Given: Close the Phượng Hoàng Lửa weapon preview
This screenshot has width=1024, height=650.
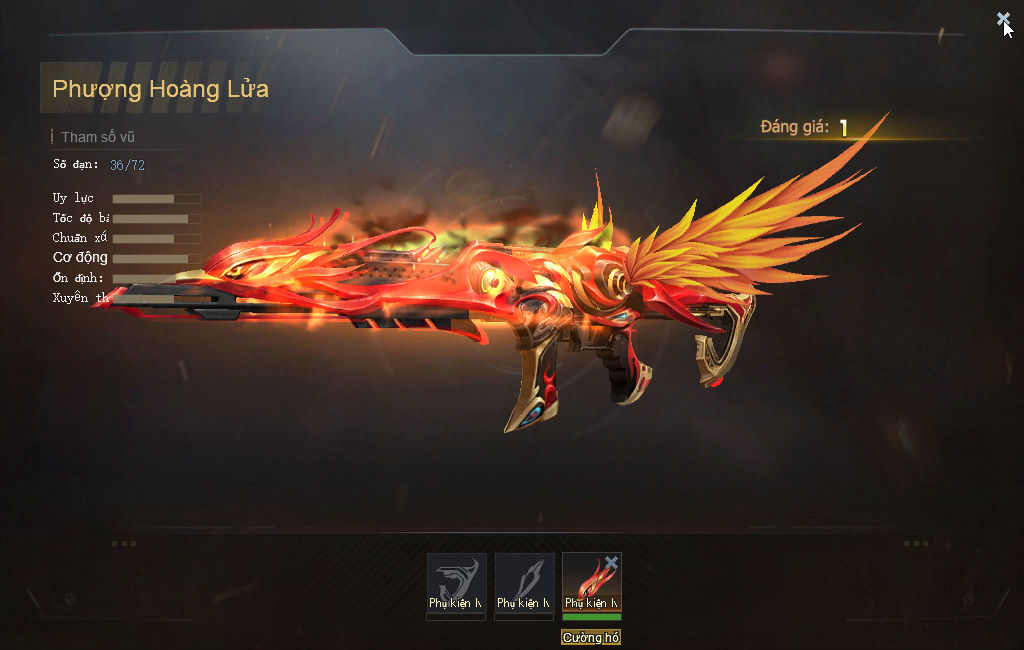Looking at the screenshot, I should pyautogui.click(x=1003, y=19).
